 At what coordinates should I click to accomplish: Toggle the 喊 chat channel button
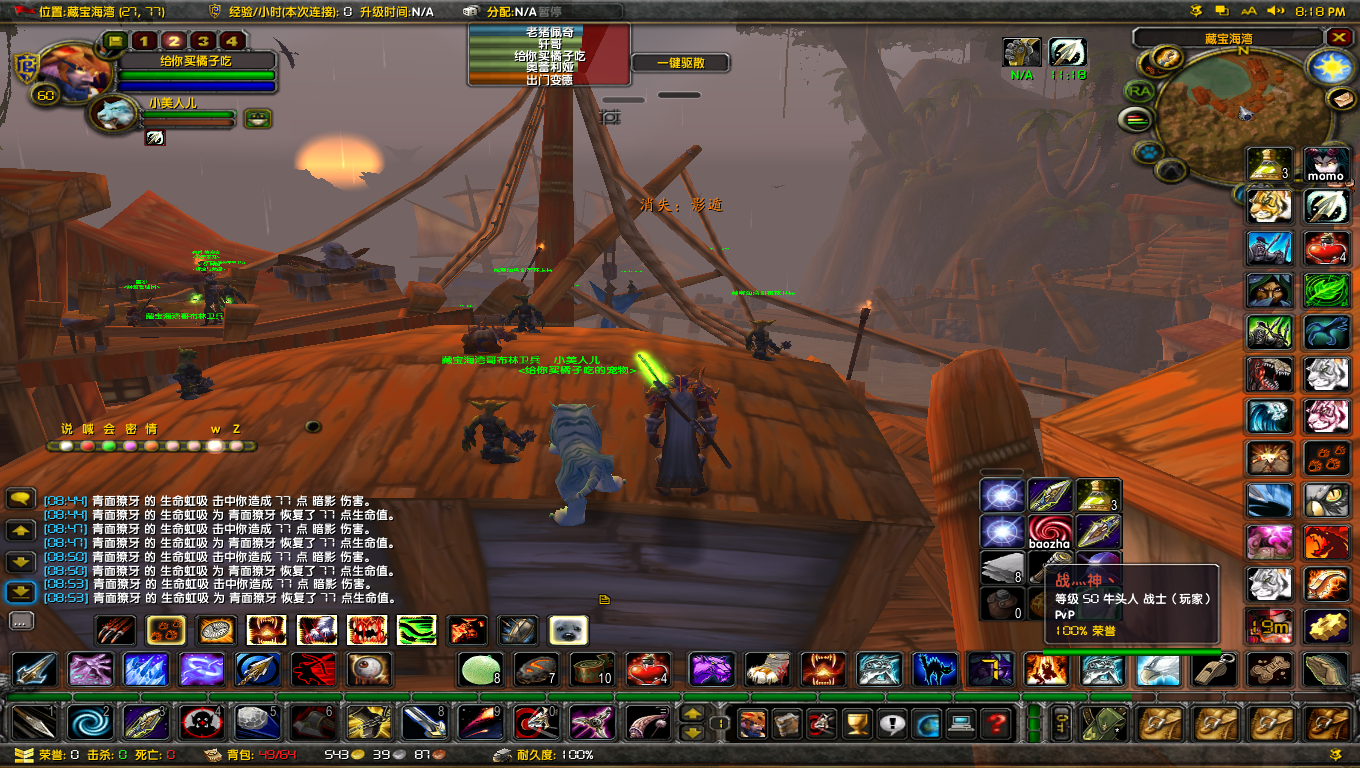point(88,429)
